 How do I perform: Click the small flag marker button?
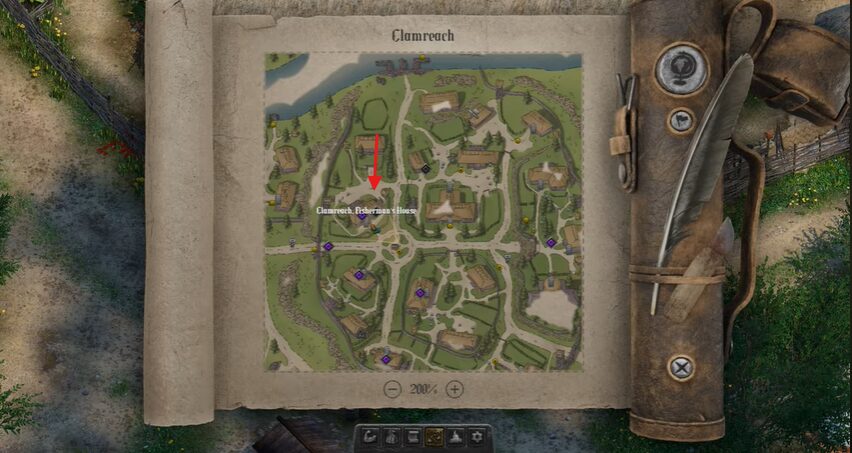tap(681, 121)
